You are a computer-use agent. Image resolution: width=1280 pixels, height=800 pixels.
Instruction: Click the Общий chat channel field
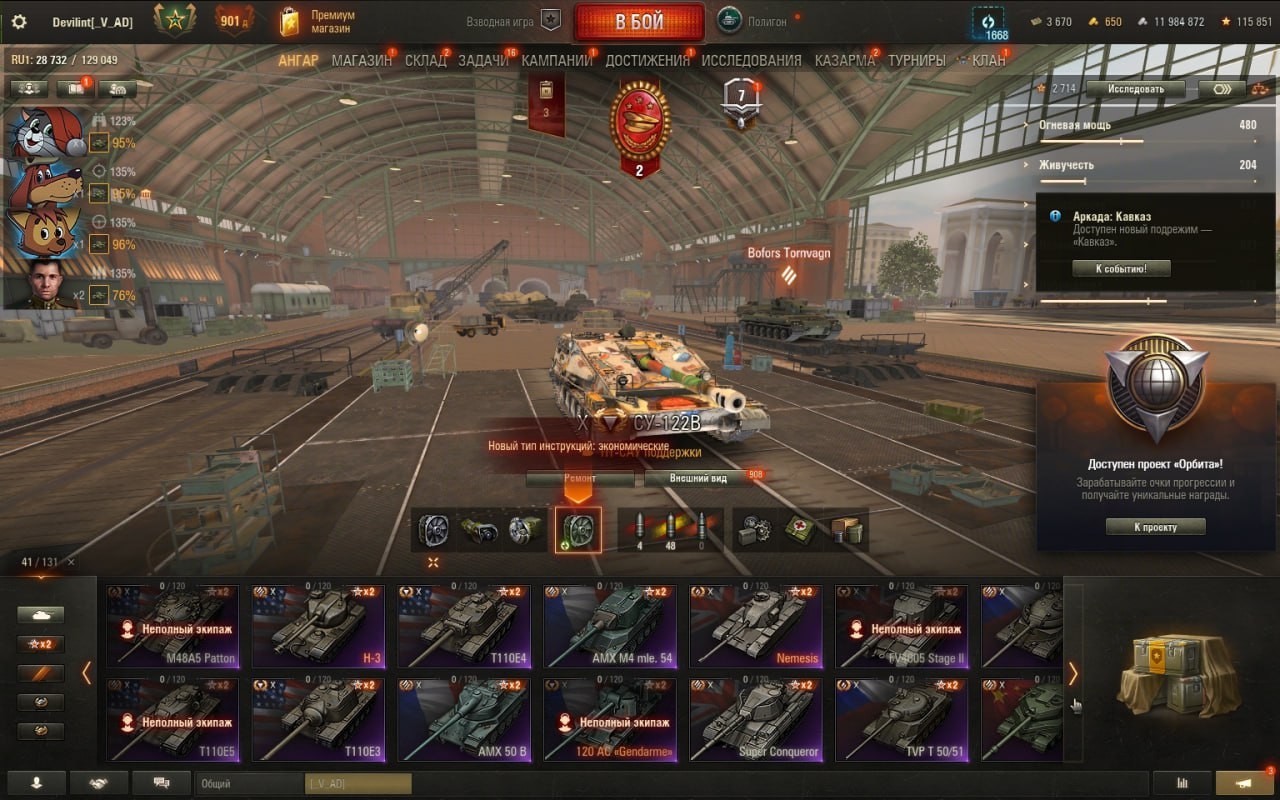[248, 784]
